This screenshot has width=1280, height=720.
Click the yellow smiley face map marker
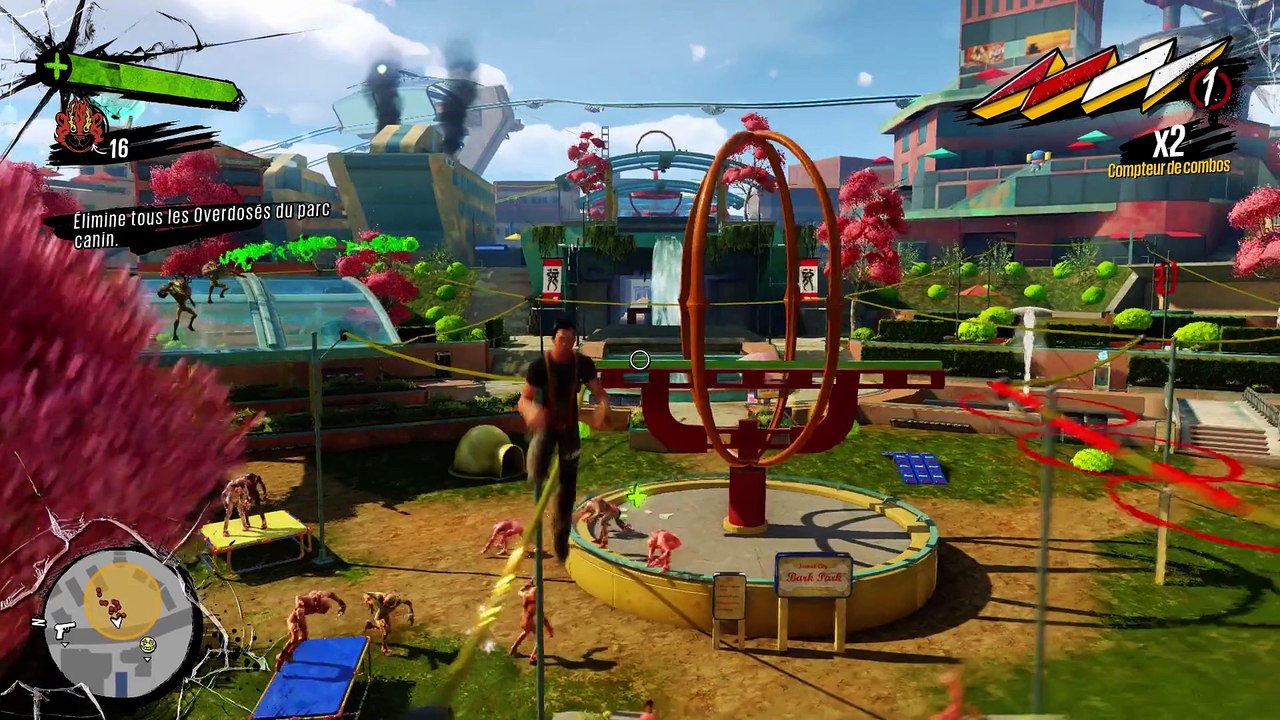(148, 644)
